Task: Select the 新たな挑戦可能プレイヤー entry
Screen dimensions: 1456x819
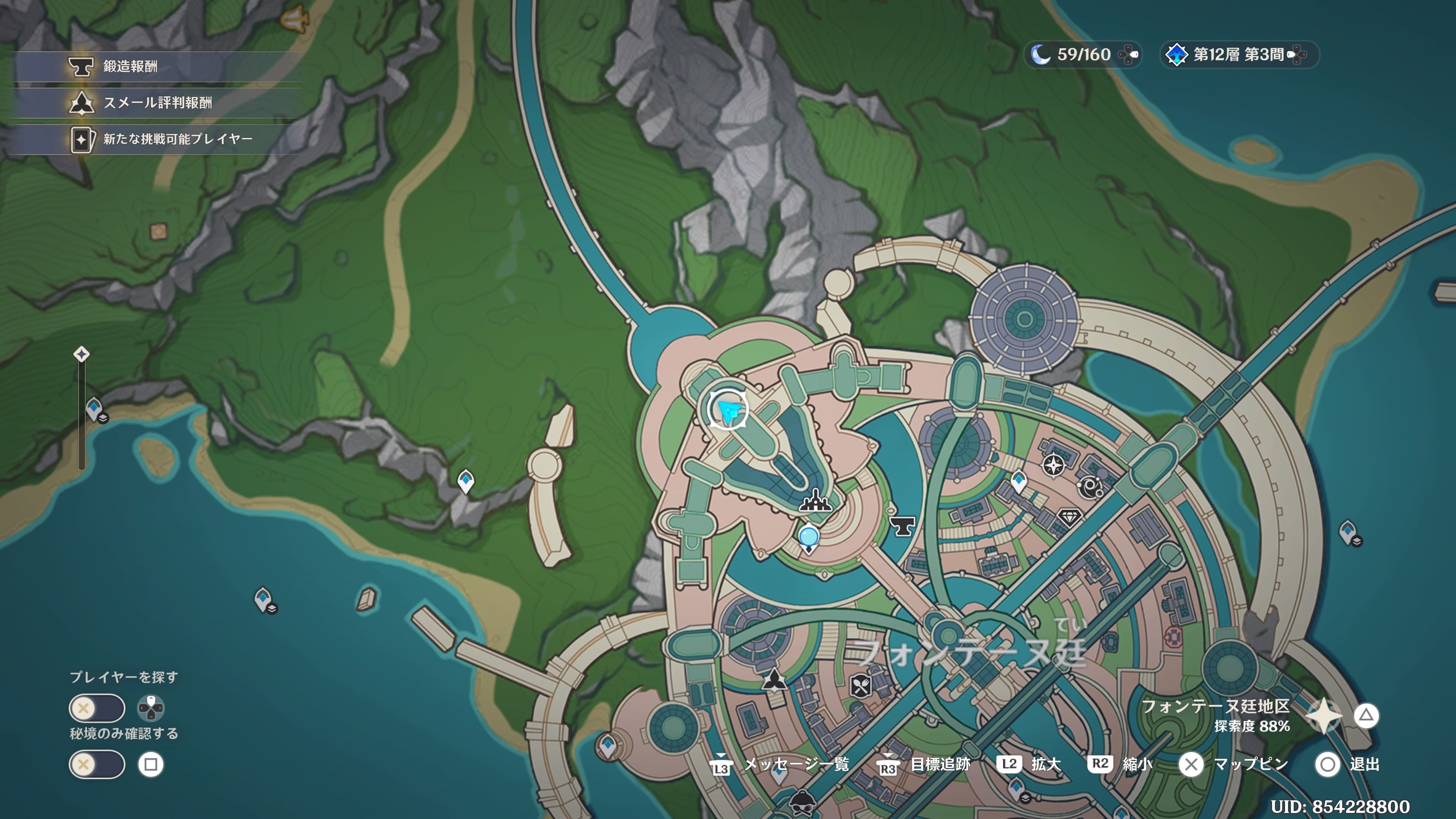Action: pyautogui.click(x=177, y=139)
